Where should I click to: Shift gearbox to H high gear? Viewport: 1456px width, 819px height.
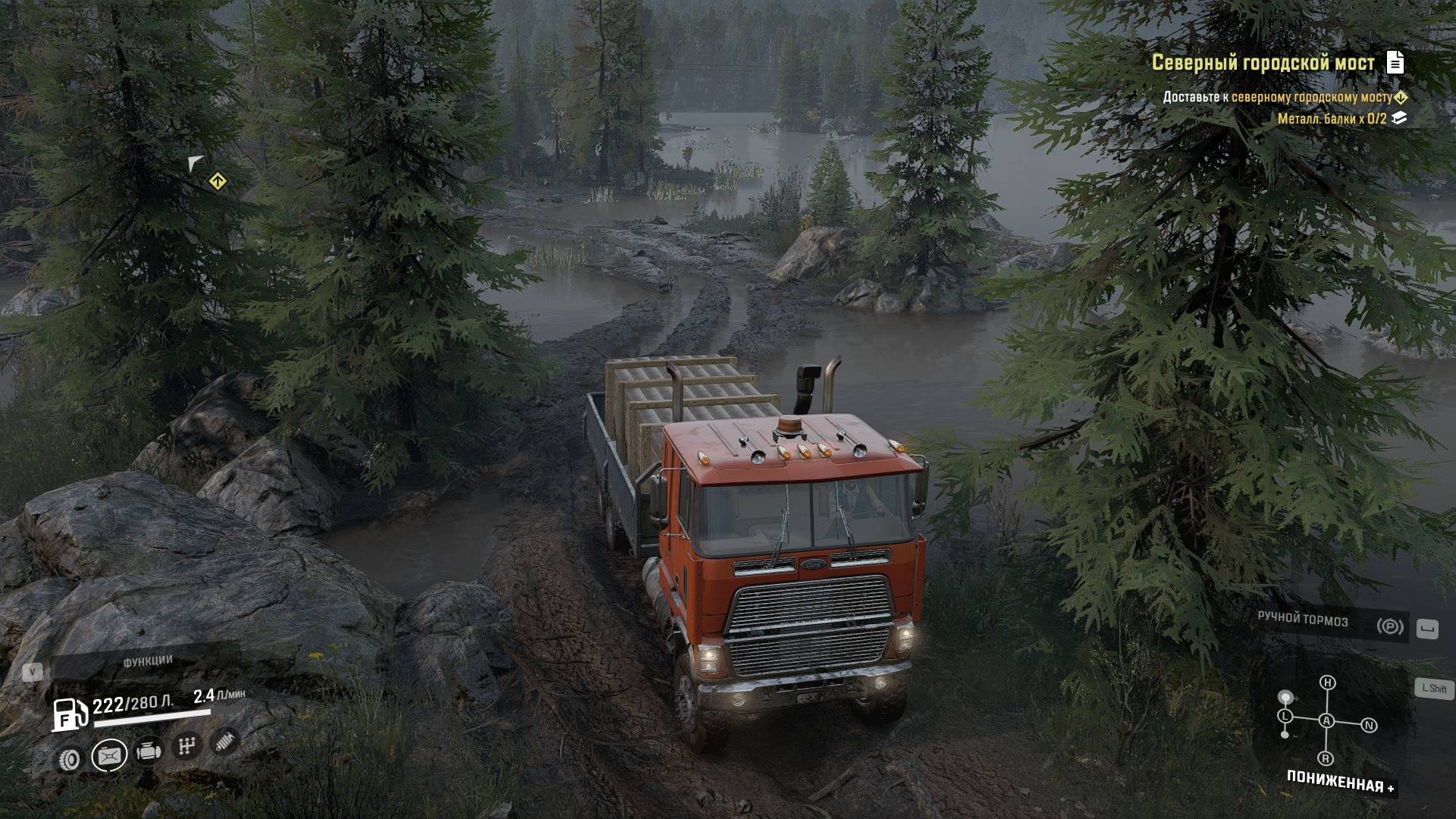coord(1327,682)
